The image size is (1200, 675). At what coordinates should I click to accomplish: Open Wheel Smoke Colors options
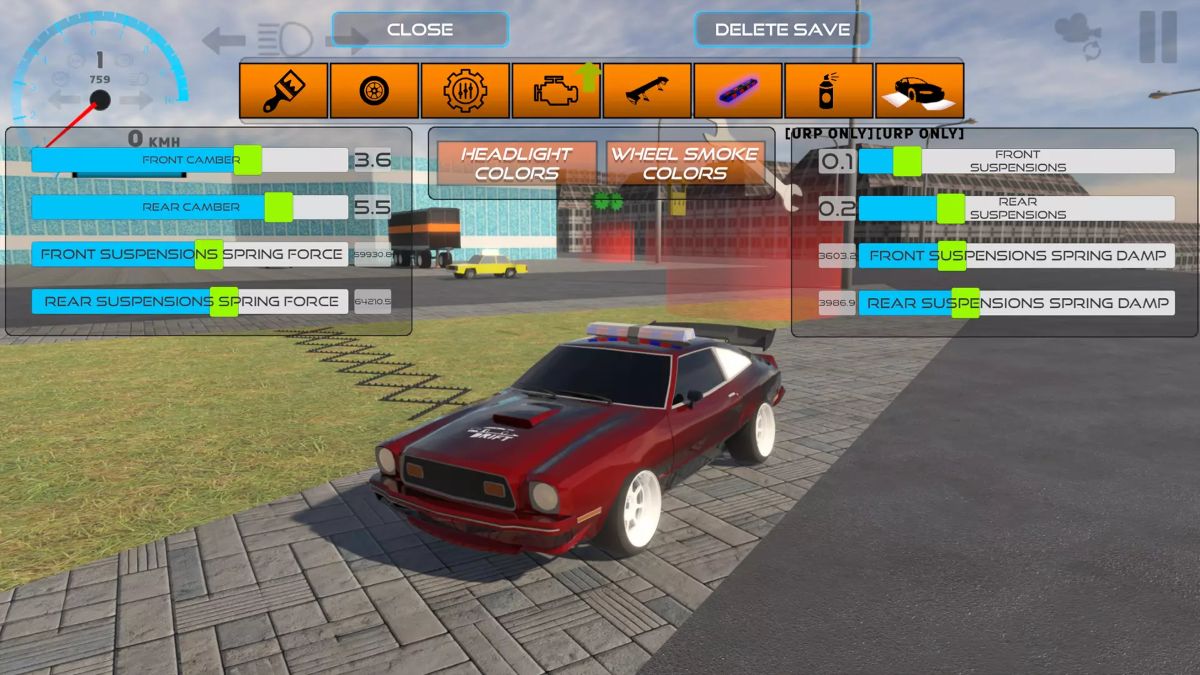point(685,163)
